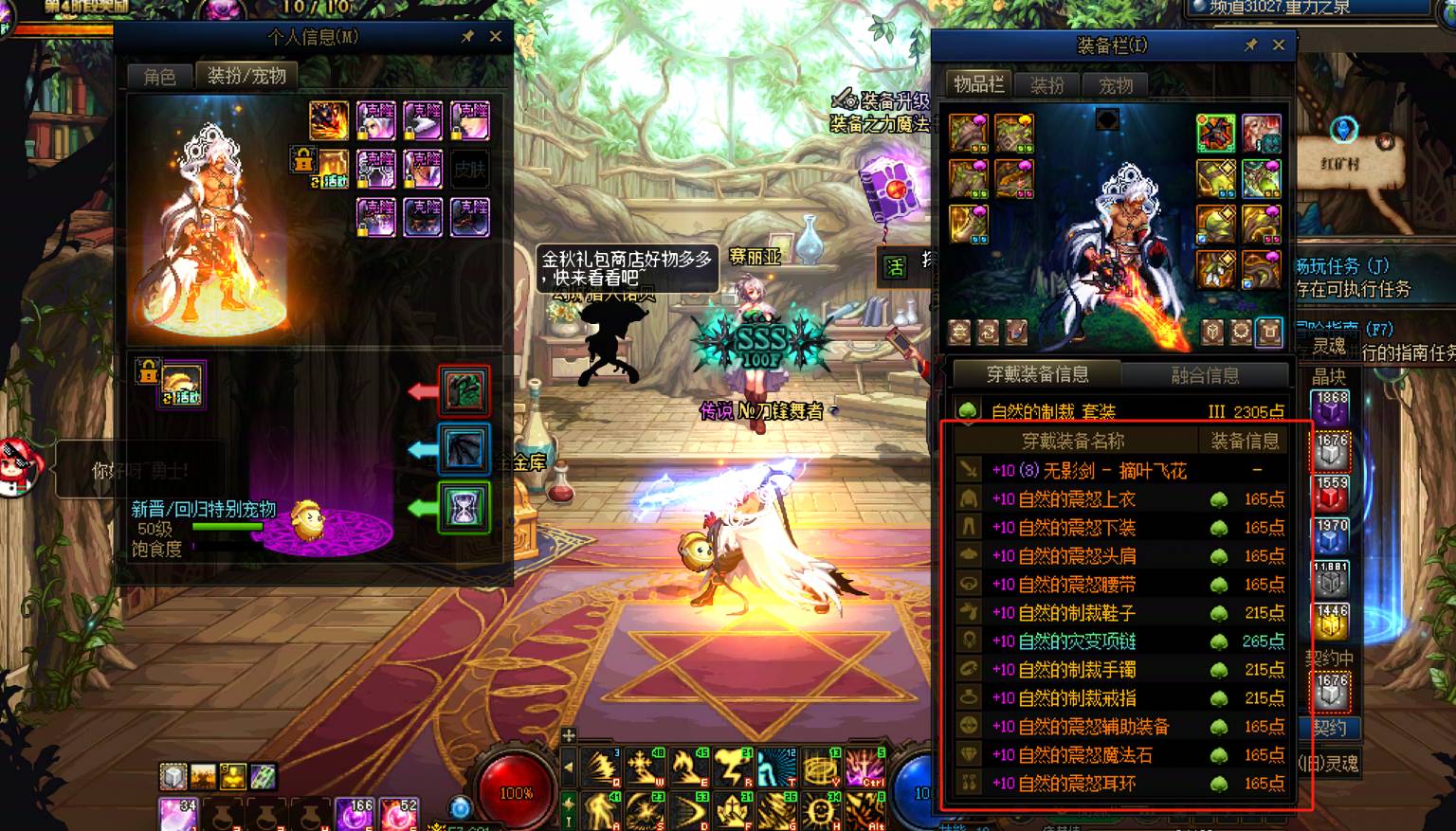This screenshot has width=1456, height=831.
Task: Switch to the 融合信息 tab
Action: point(1205,375)
